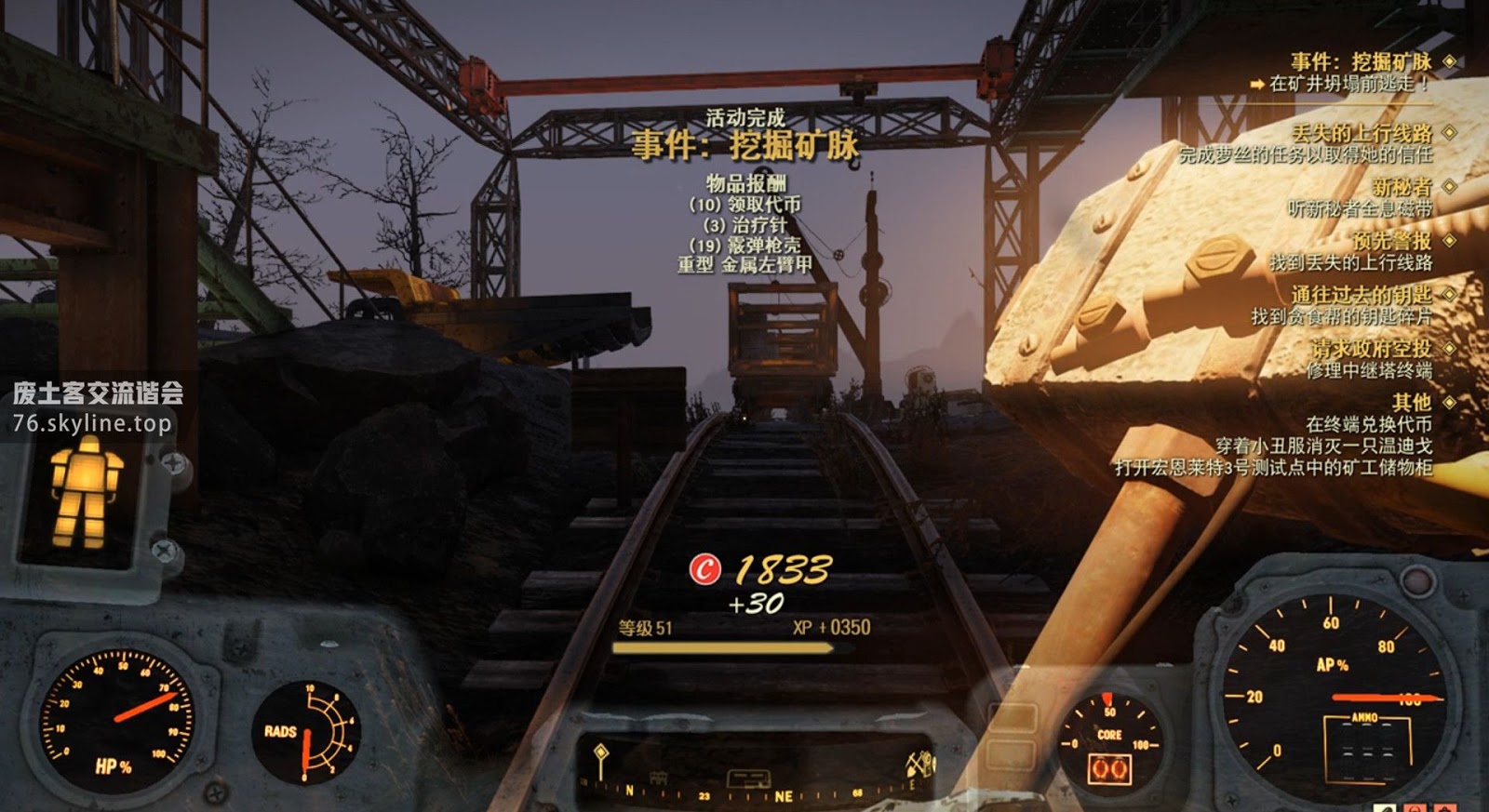Choose the 请求政府空投 quest entry
Viewport: 1489px width, 812px height.
[x=1371, y=349]
